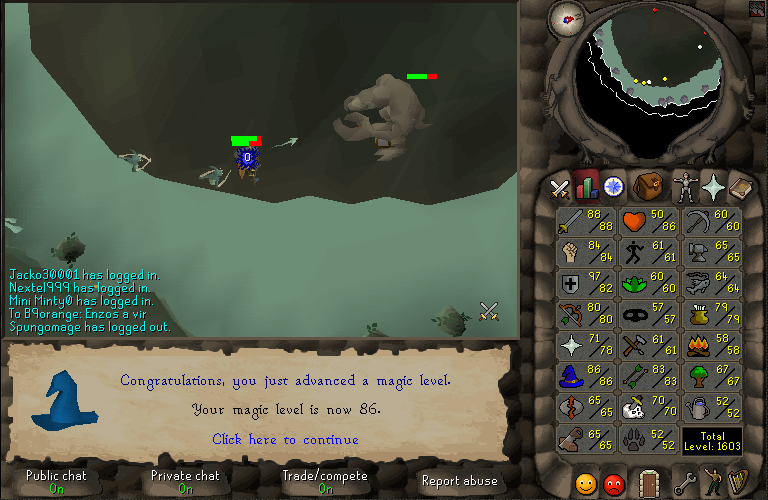The width and height of the screenshot is (768, 500).
Task: Open the logout door tab
Action: pos(649,482)
